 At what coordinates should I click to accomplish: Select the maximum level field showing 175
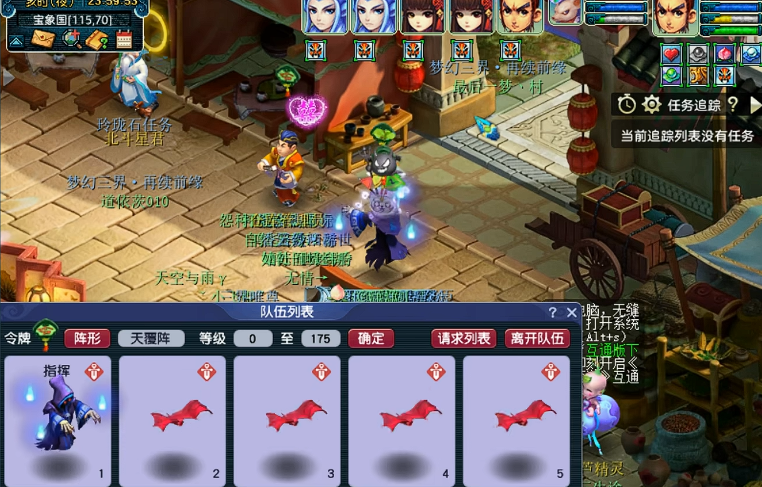click(320, 339)
